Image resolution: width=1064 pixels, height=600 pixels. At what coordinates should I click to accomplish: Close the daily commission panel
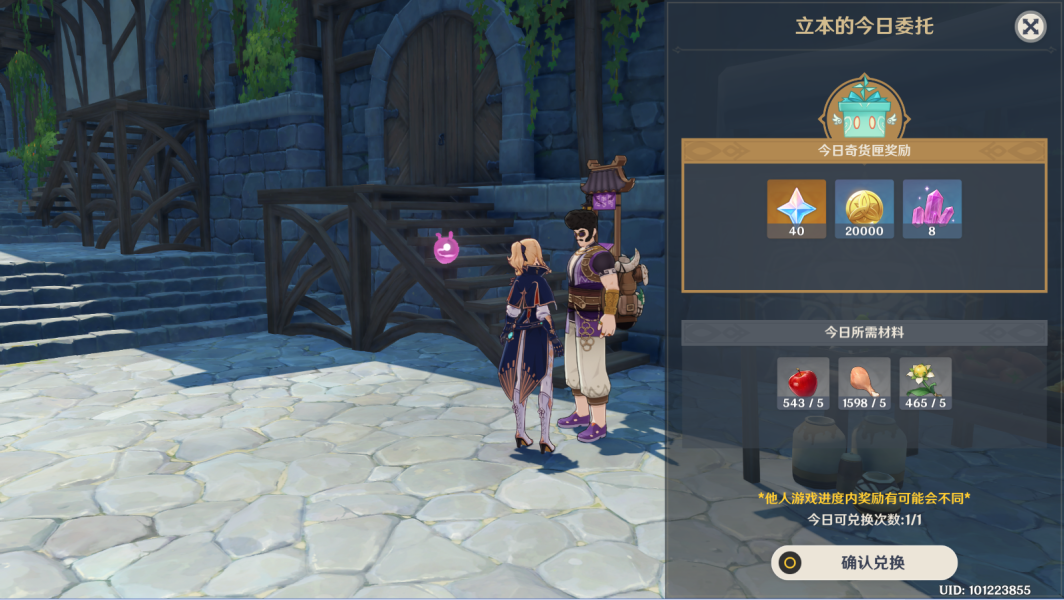click(x=1030, y=27)
